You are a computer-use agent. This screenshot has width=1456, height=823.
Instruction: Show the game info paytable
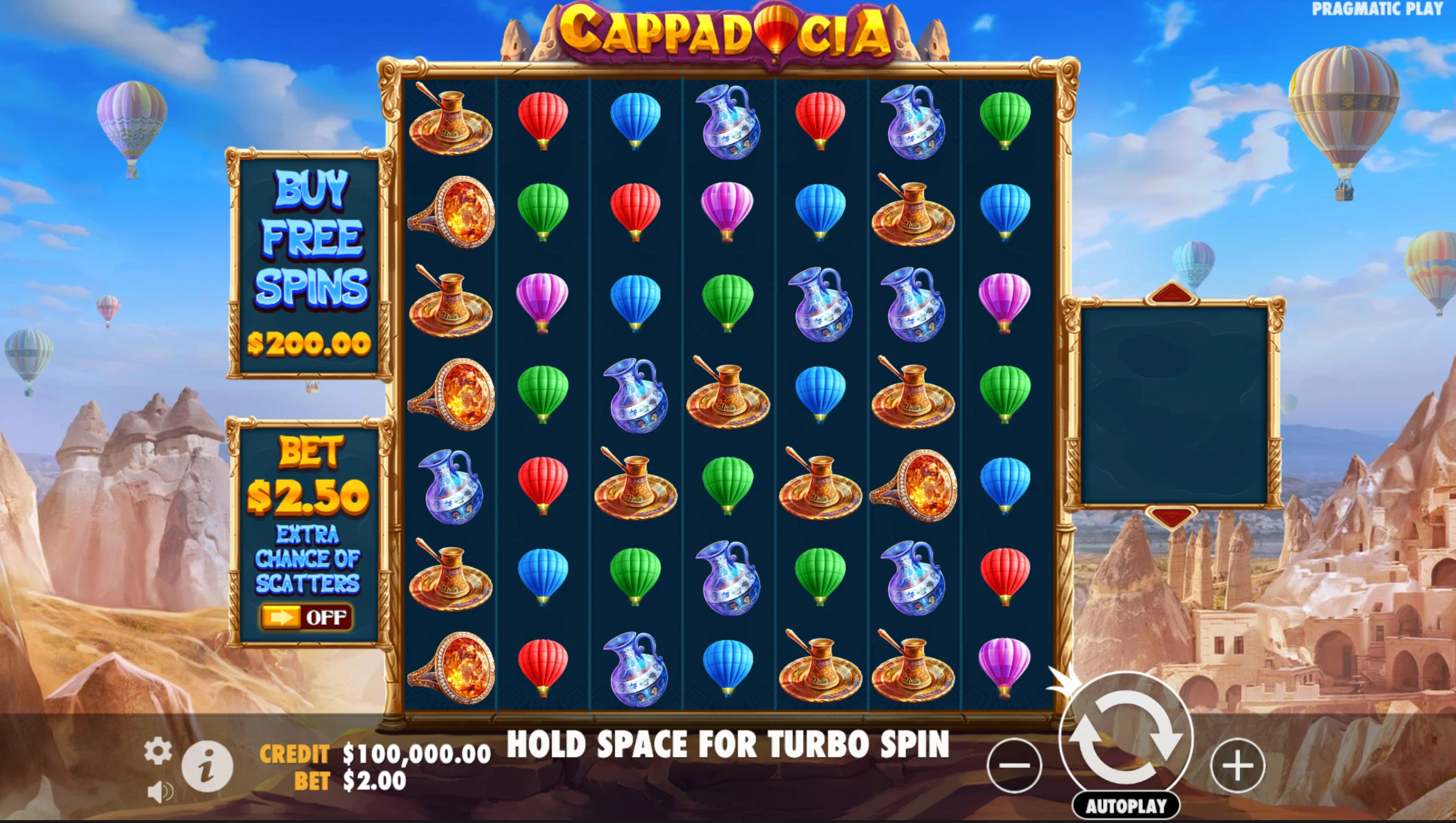coord(207,765)
